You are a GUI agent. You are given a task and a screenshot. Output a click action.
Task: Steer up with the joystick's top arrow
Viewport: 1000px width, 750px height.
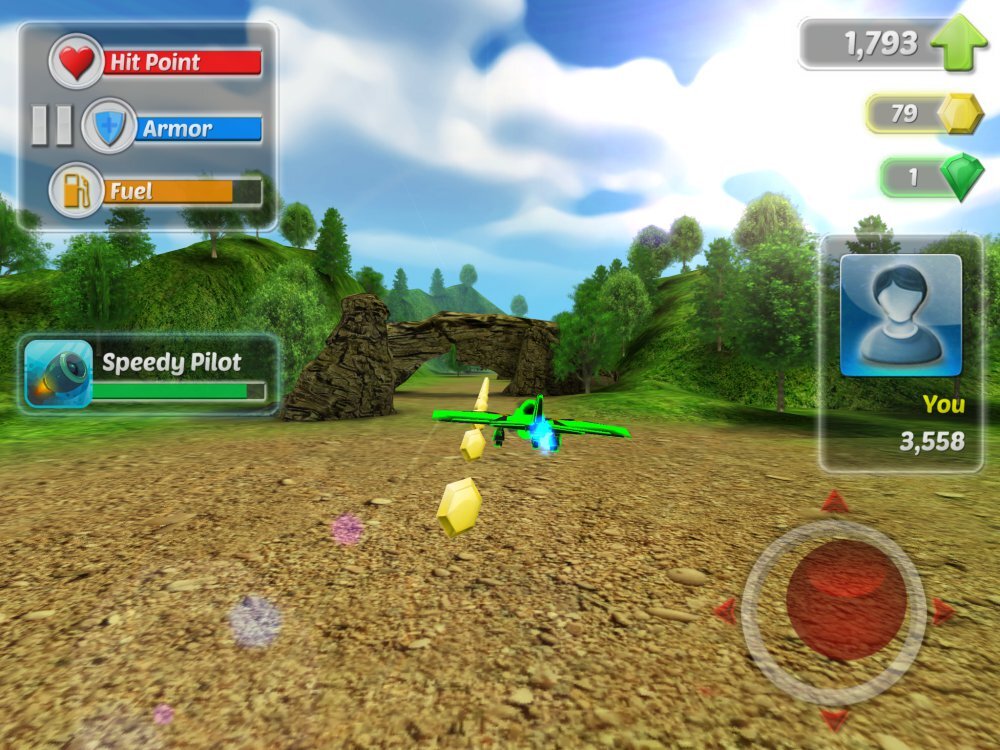[x=835, y=502]
